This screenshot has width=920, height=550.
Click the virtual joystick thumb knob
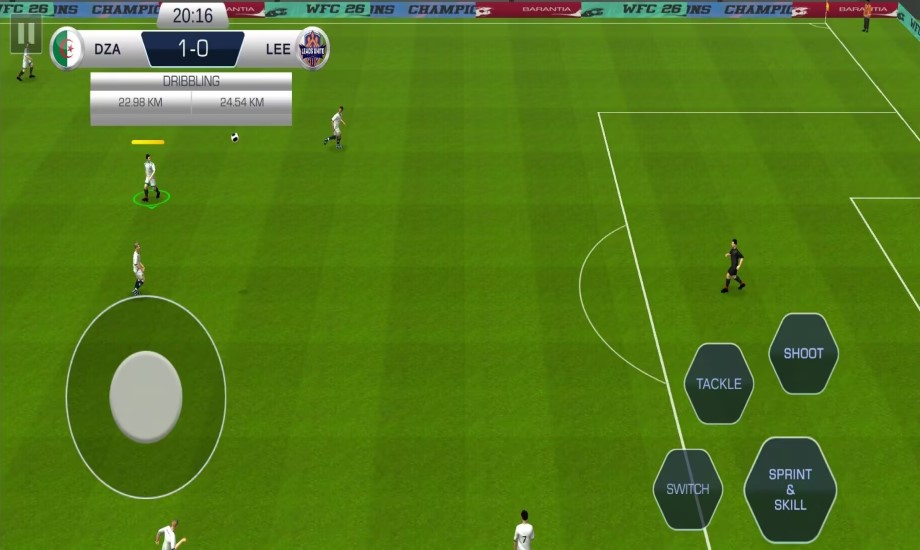click(x=146, y=396)
